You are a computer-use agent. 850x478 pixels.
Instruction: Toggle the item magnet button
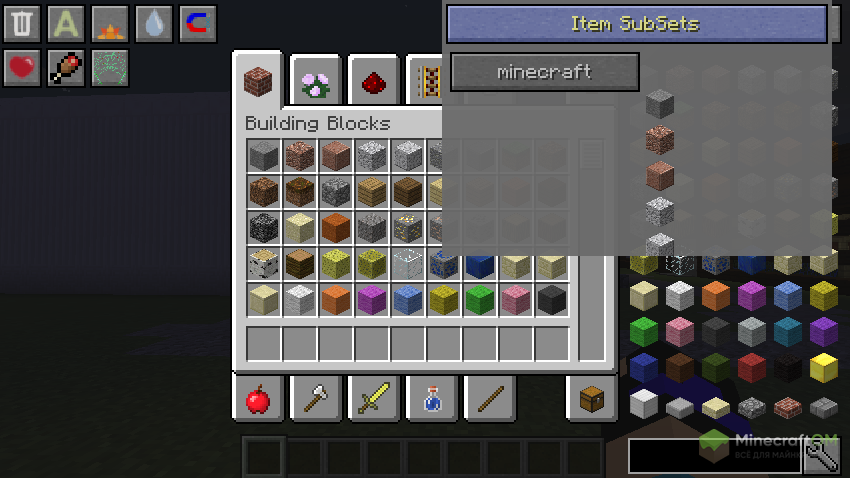198,23
